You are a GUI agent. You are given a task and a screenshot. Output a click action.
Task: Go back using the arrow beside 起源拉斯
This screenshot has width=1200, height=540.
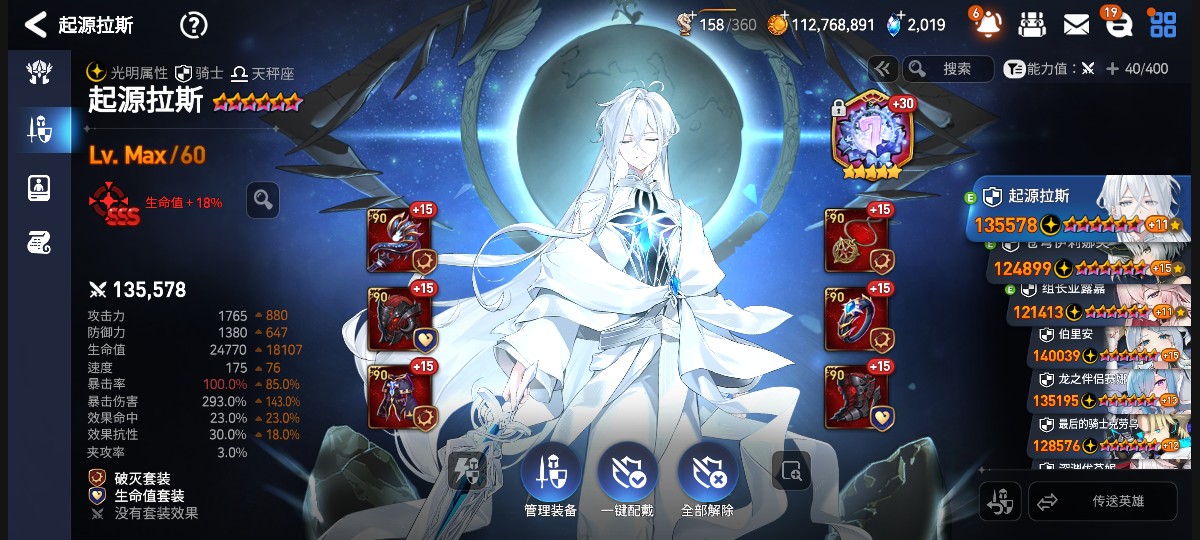coord(36,24)
